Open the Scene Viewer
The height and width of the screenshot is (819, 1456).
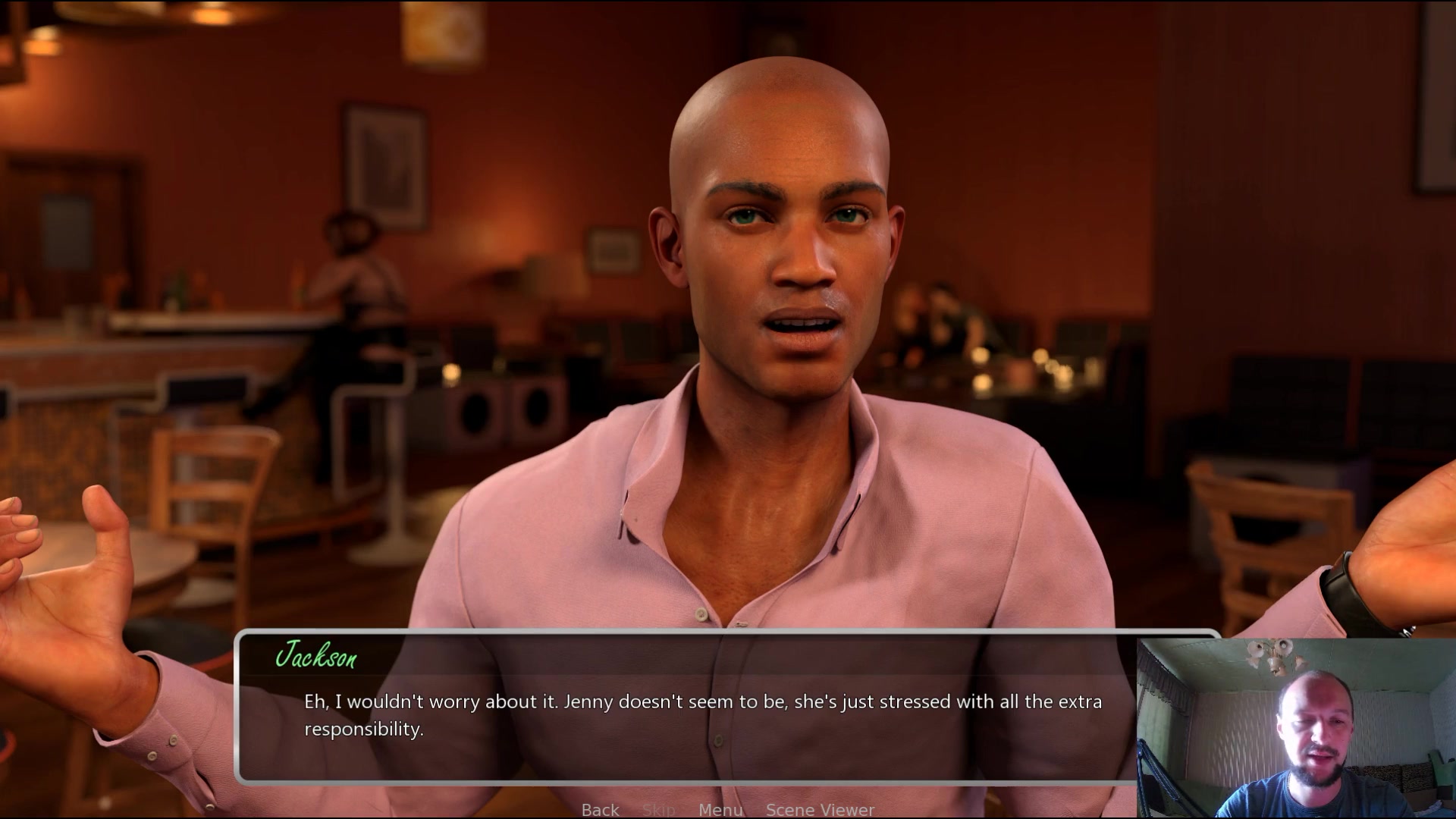tap(820, 809)
